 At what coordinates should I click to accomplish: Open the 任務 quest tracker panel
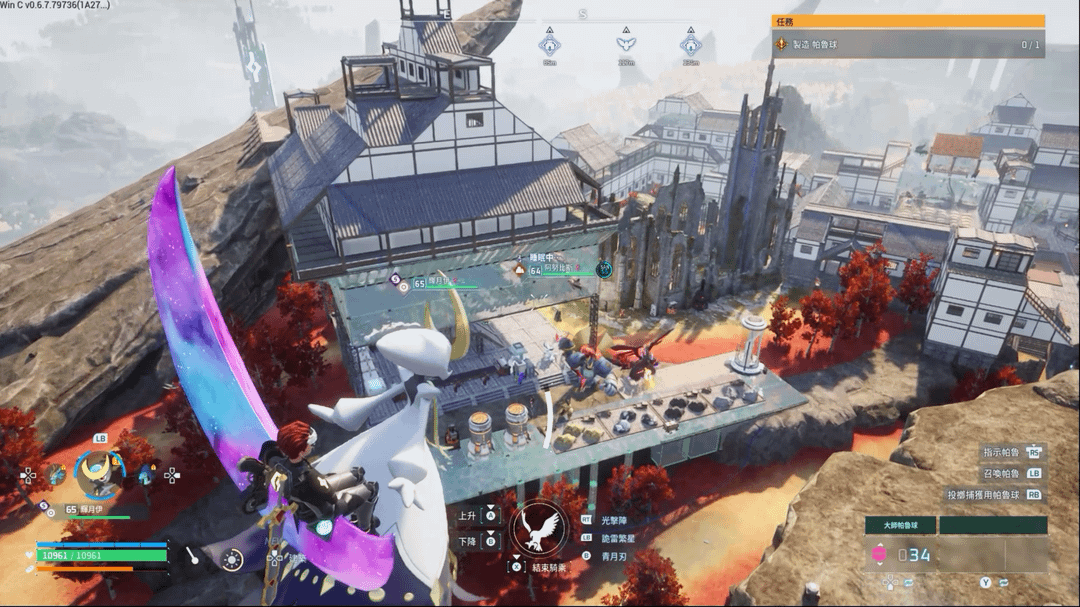tap(908, 21)
